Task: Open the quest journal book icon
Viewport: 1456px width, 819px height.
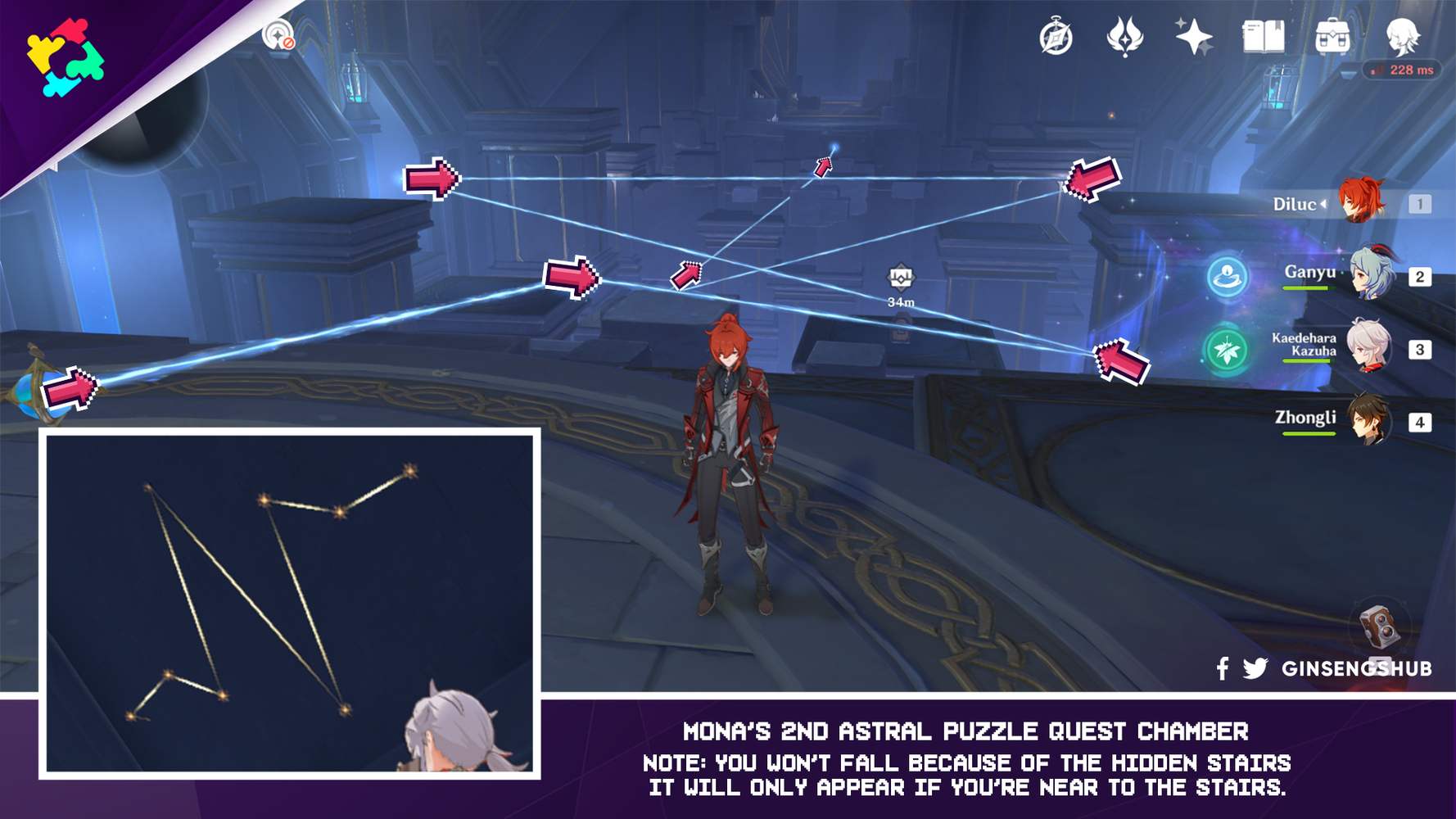Action: click(1261, 37)
